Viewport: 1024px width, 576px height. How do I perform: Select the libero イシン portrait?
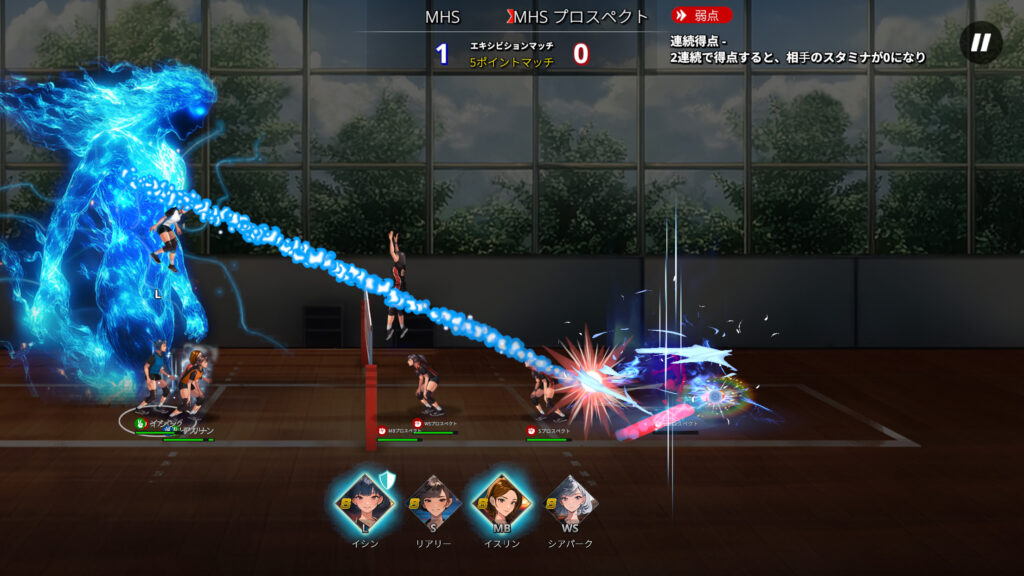[364, 503]
